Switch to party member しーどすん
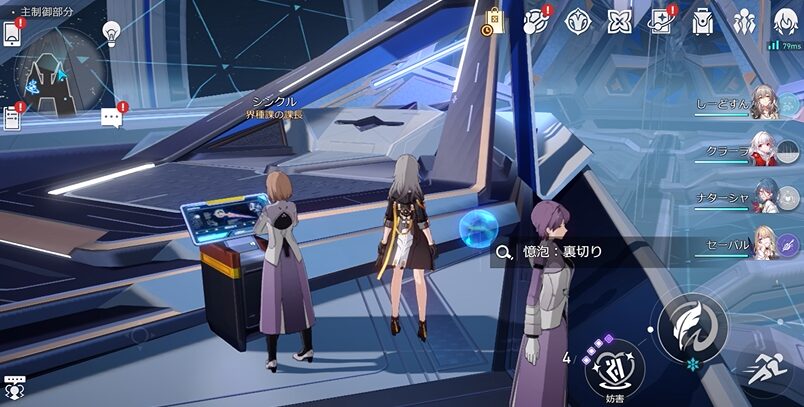This screenshot has height=407, width=804. tap(764, 105)
